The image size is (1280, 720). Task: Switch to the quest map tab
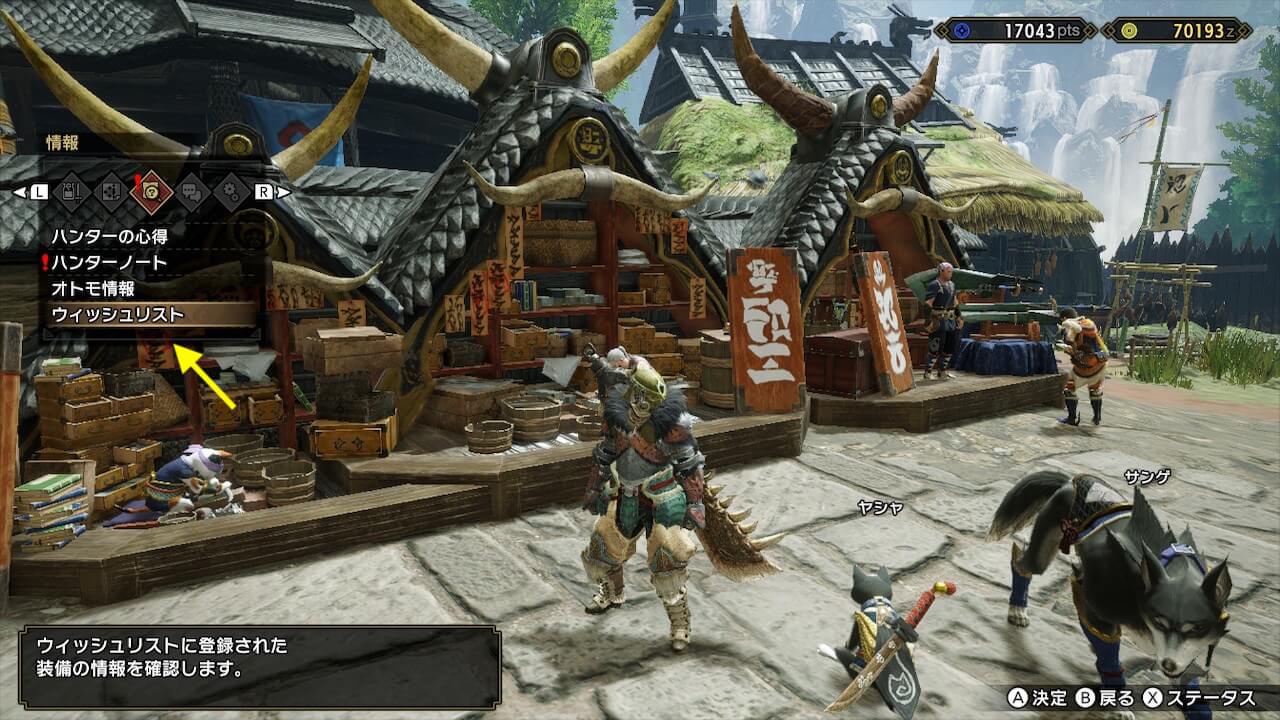click(x=110, y=191)
